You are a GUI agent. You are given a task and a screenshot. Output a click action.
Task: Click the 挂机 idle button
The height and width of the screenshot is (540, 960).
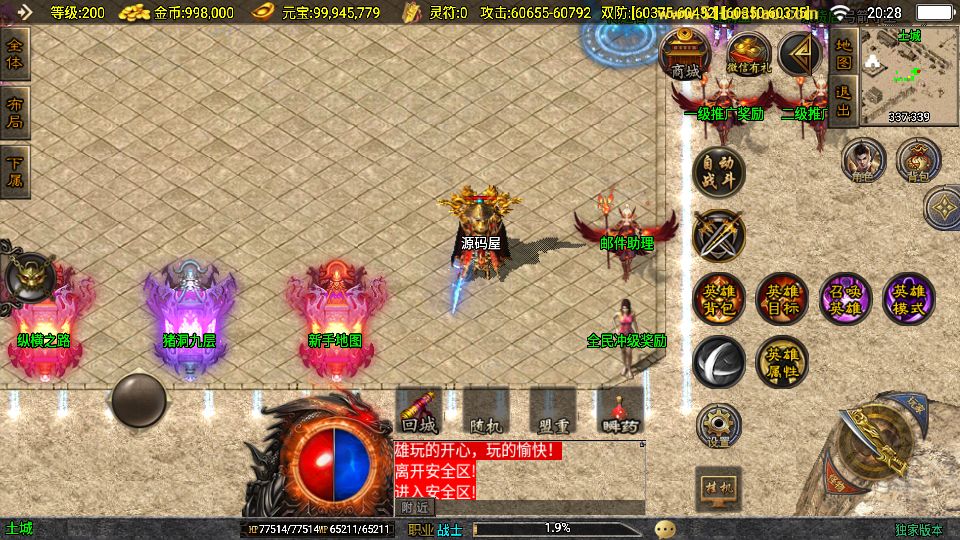pos(718,488)
